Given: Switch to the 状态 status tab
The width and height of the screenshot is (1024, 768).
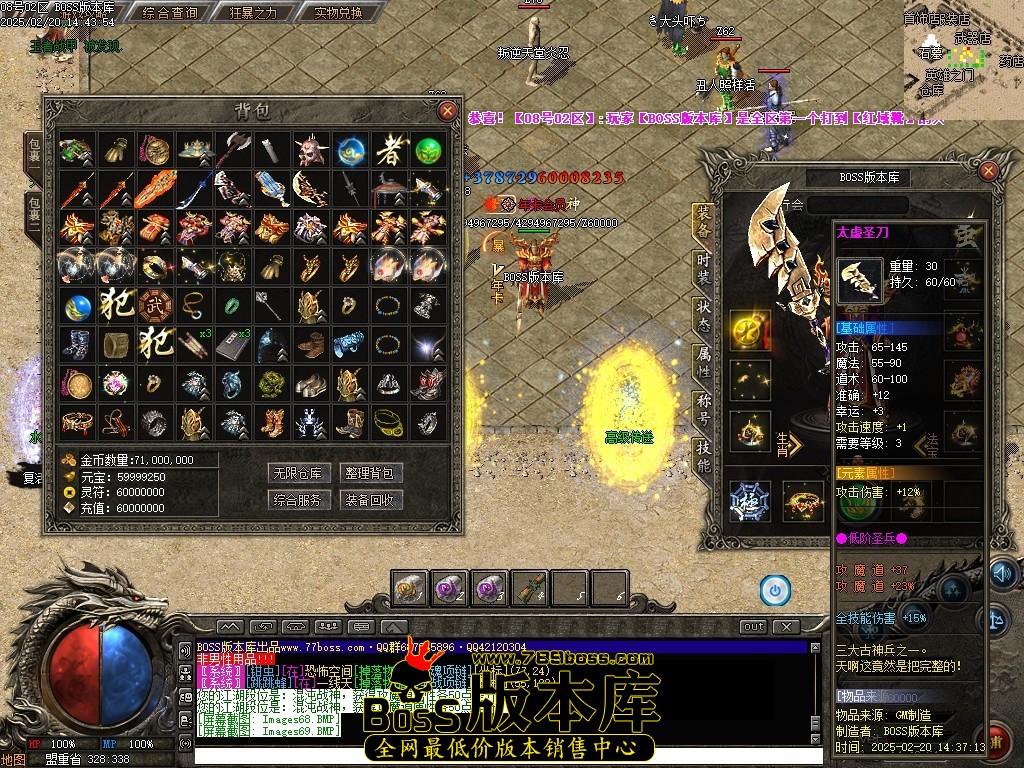Looking at the screenshot, I should (704, 313).
